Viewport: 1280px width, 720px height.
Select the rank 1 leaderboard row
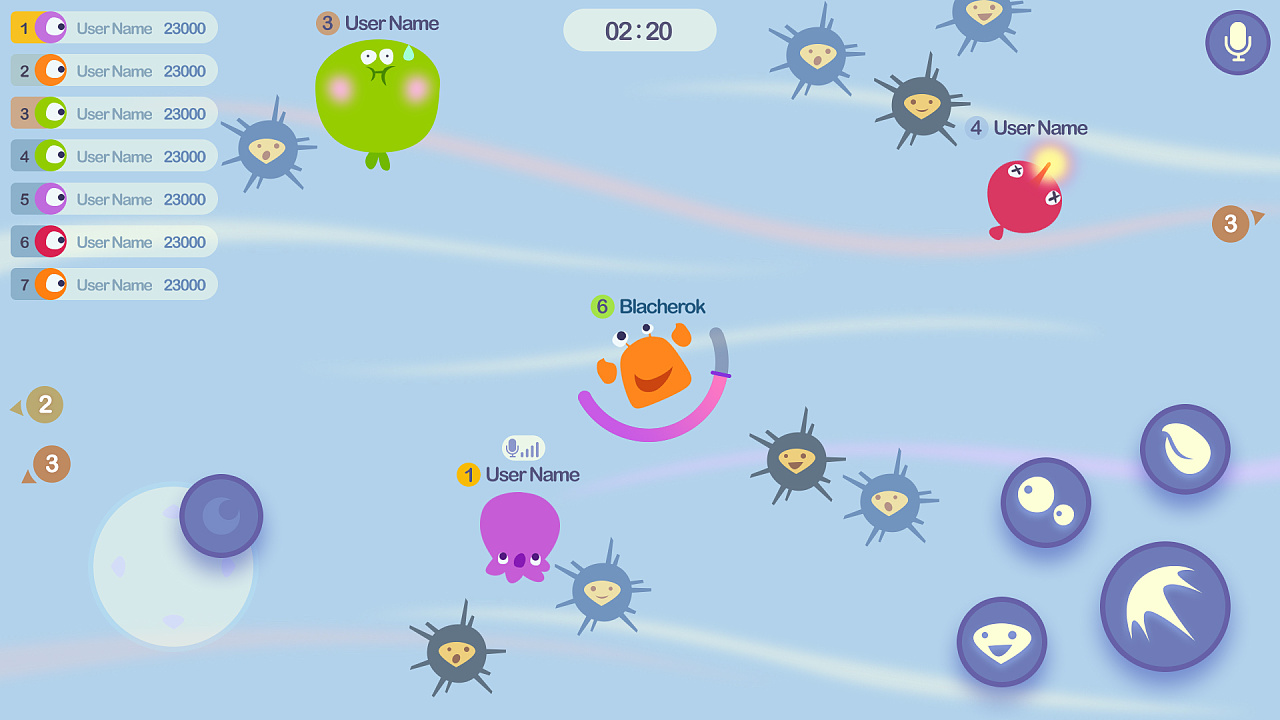click(x=114, y=28)
